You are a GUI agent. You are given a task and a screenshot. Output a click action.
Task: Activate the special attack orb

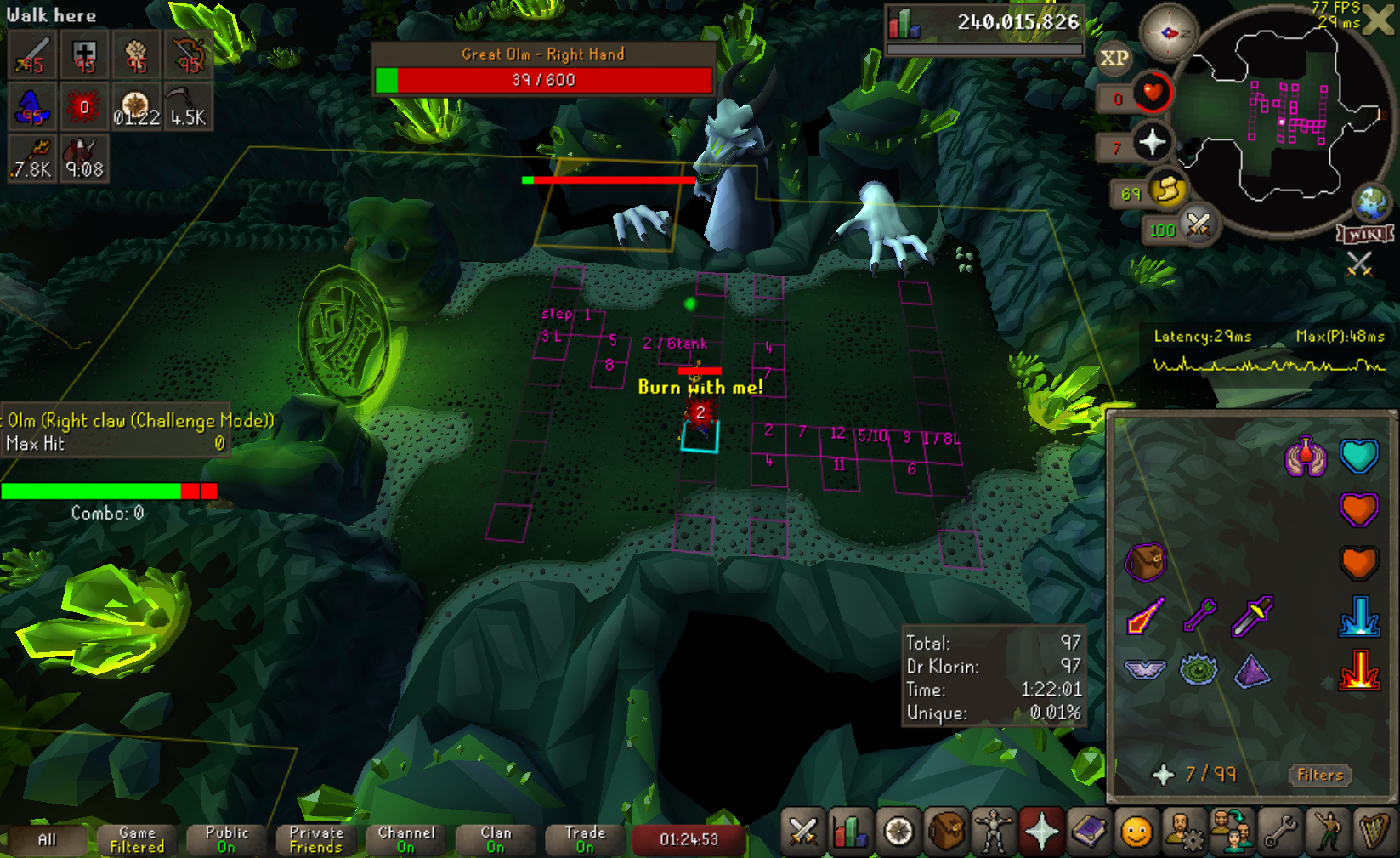pos(1198,225)
